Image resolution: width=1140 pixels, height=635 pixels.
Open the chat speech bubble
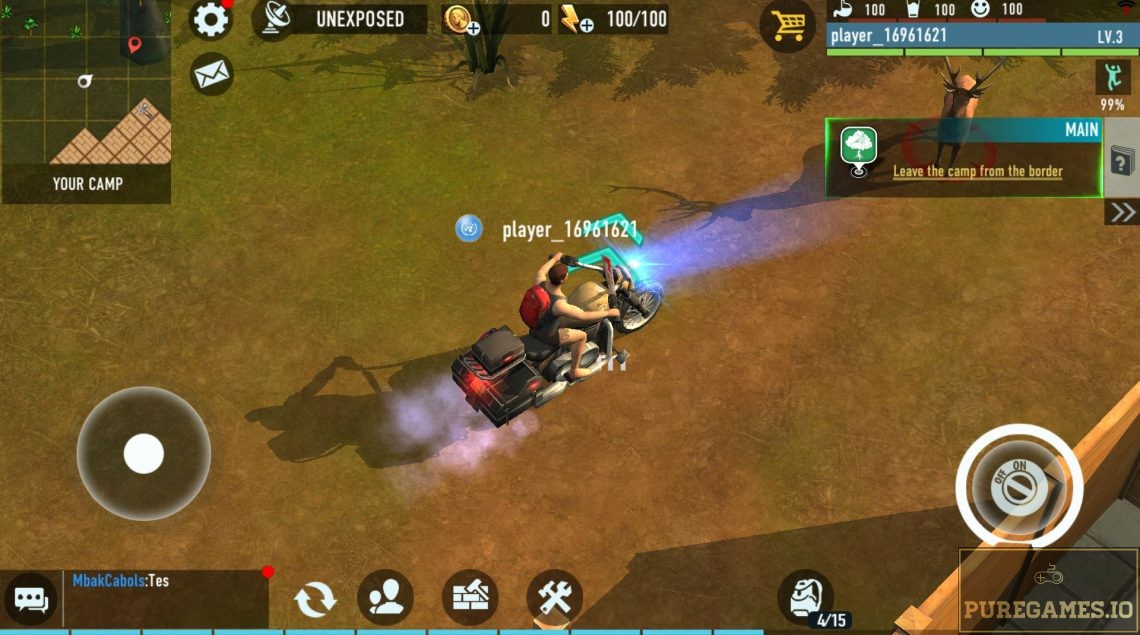(x=30, y=600)
